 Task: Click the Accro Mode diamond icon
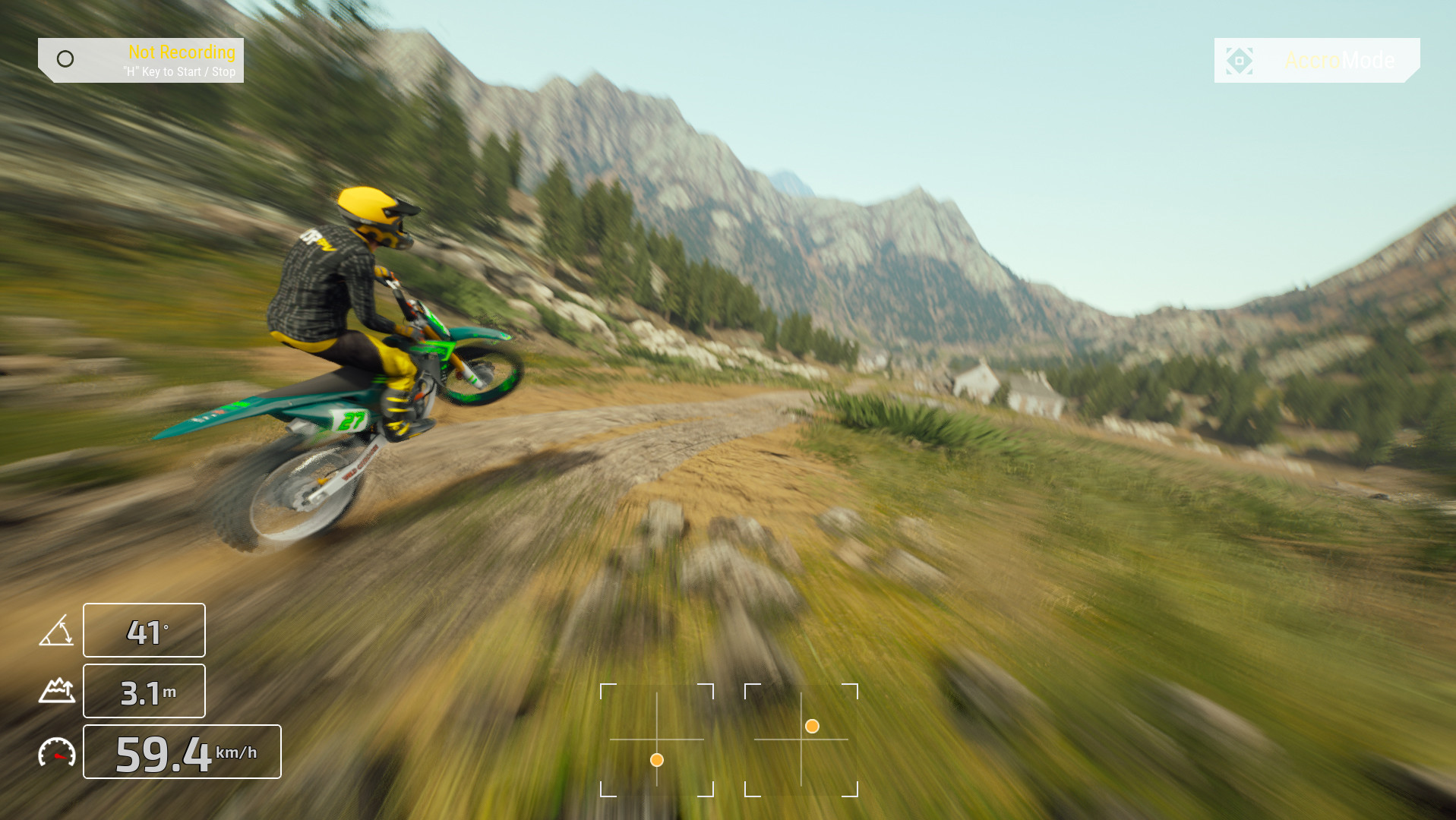(1240, 60)
